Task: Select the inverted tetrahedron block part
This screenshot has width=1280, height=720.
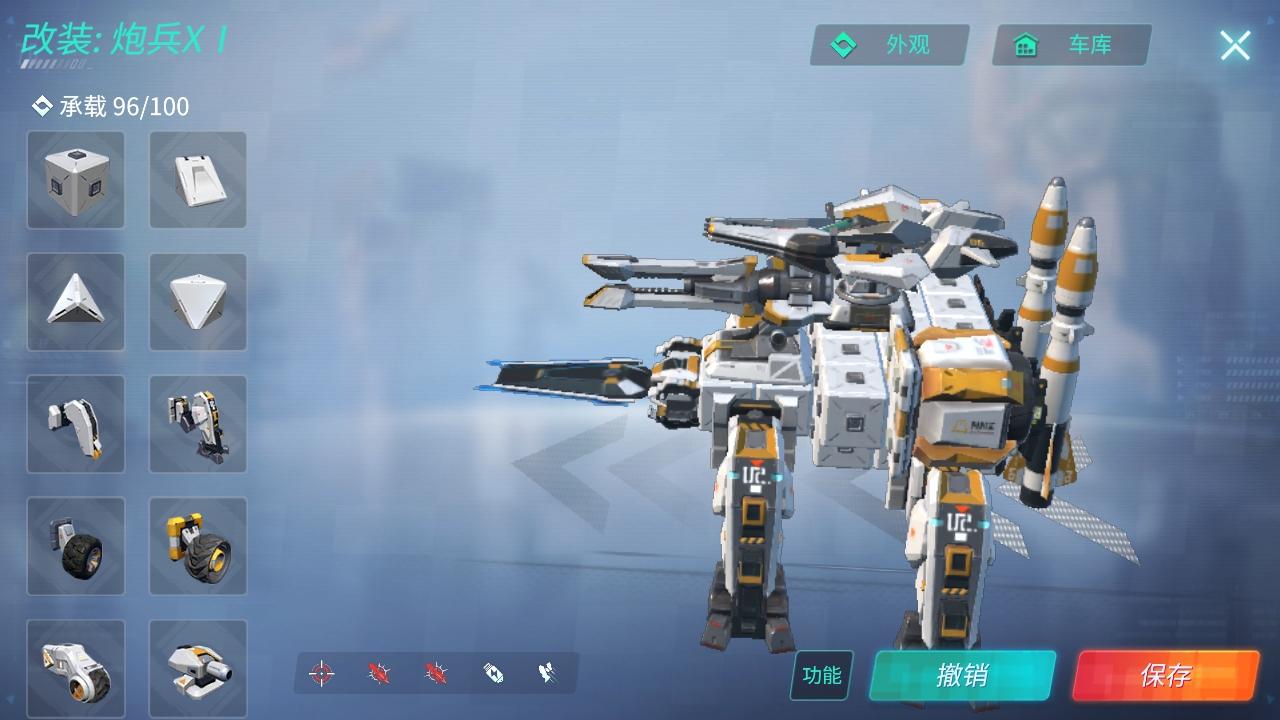Action: 198,302
